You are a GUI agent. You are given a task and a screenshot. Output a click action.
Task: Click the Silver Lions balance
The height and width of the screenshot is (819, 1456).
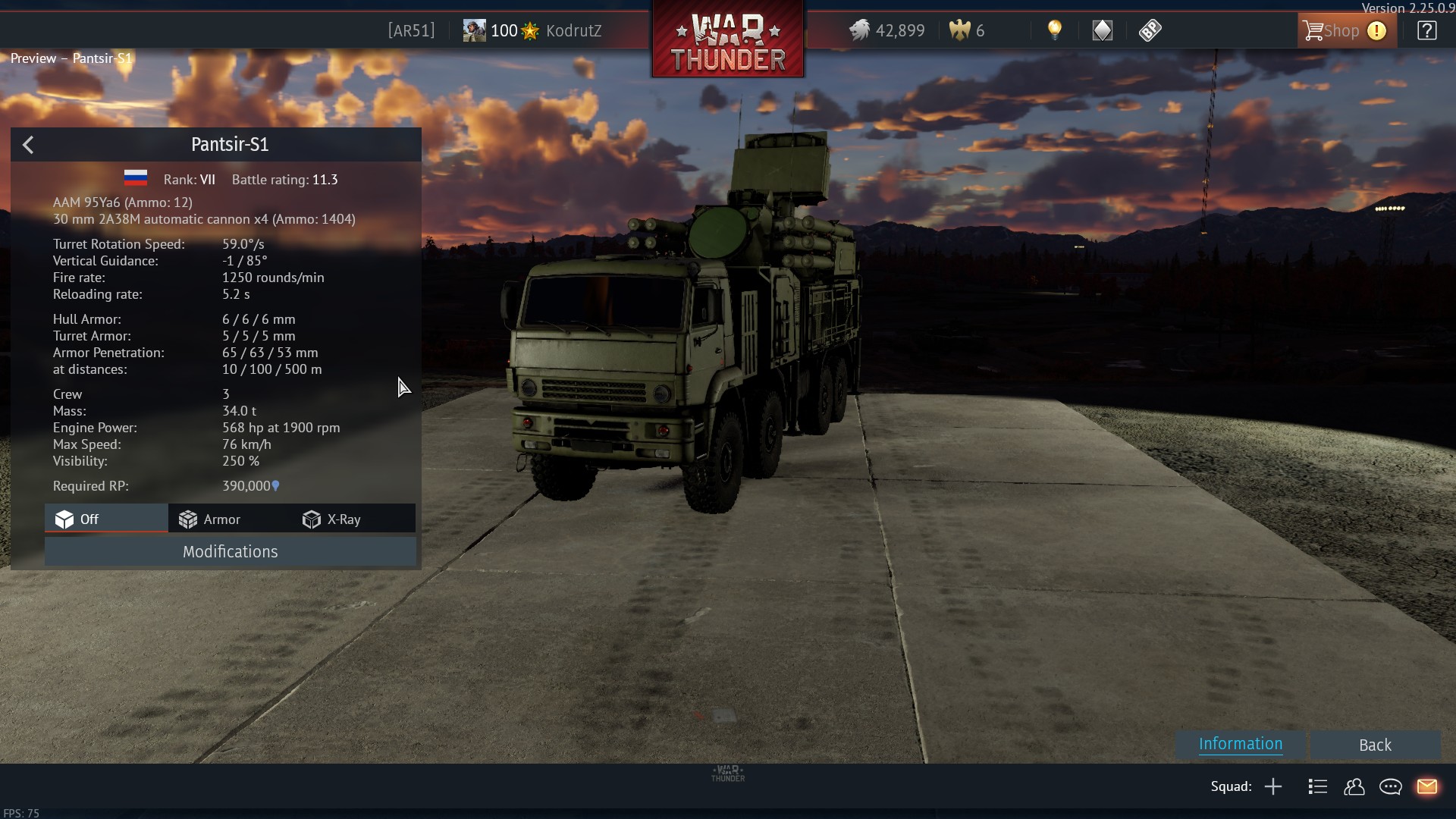click(x=887, y=31)
